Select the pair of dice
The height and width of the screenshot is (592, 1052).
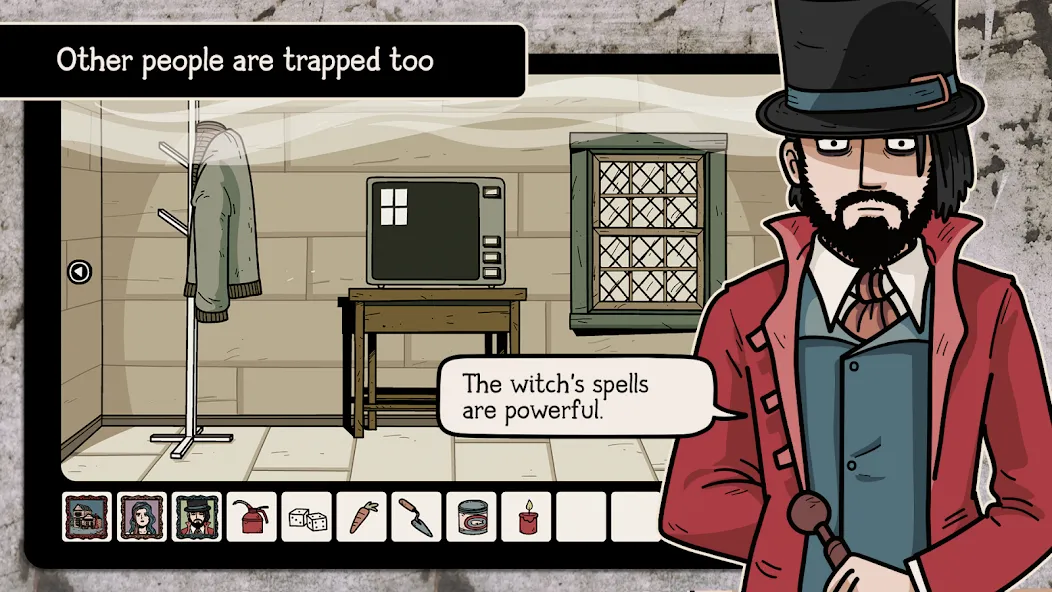(x=306, y=517)
